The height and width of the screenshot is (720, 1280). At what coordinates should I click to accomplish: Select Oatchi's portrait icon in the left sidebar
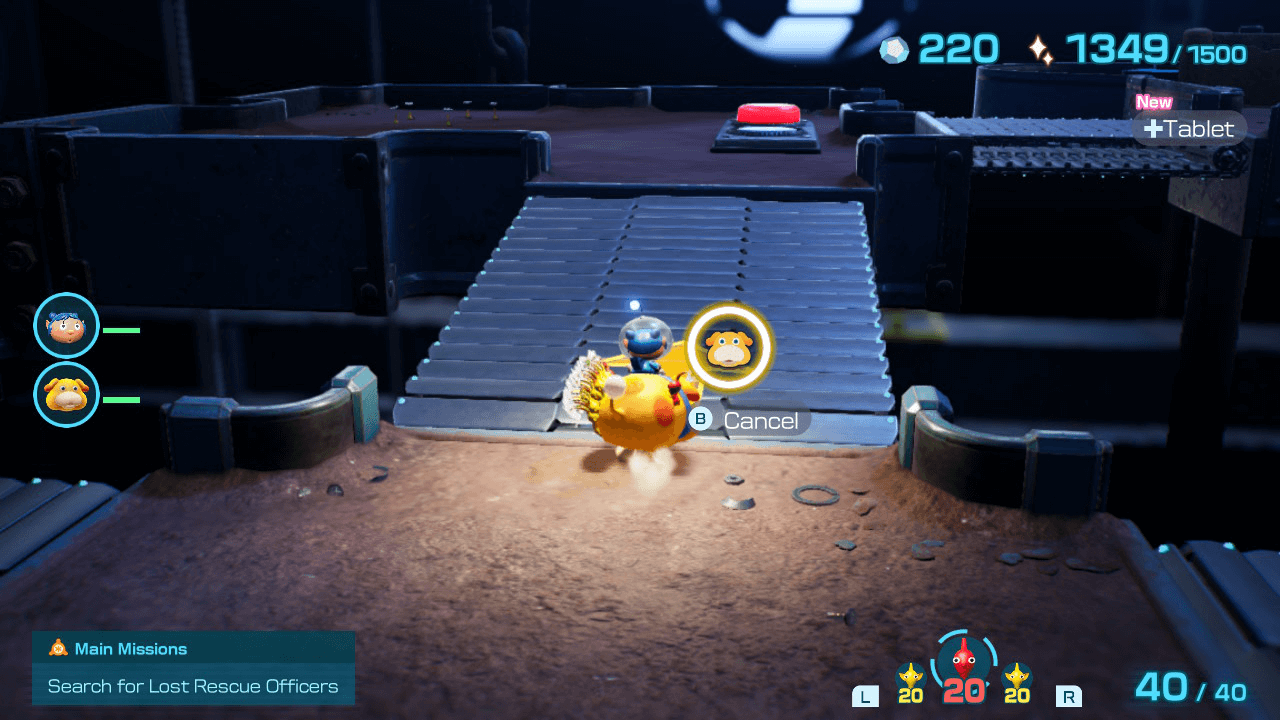click(65, 394)
